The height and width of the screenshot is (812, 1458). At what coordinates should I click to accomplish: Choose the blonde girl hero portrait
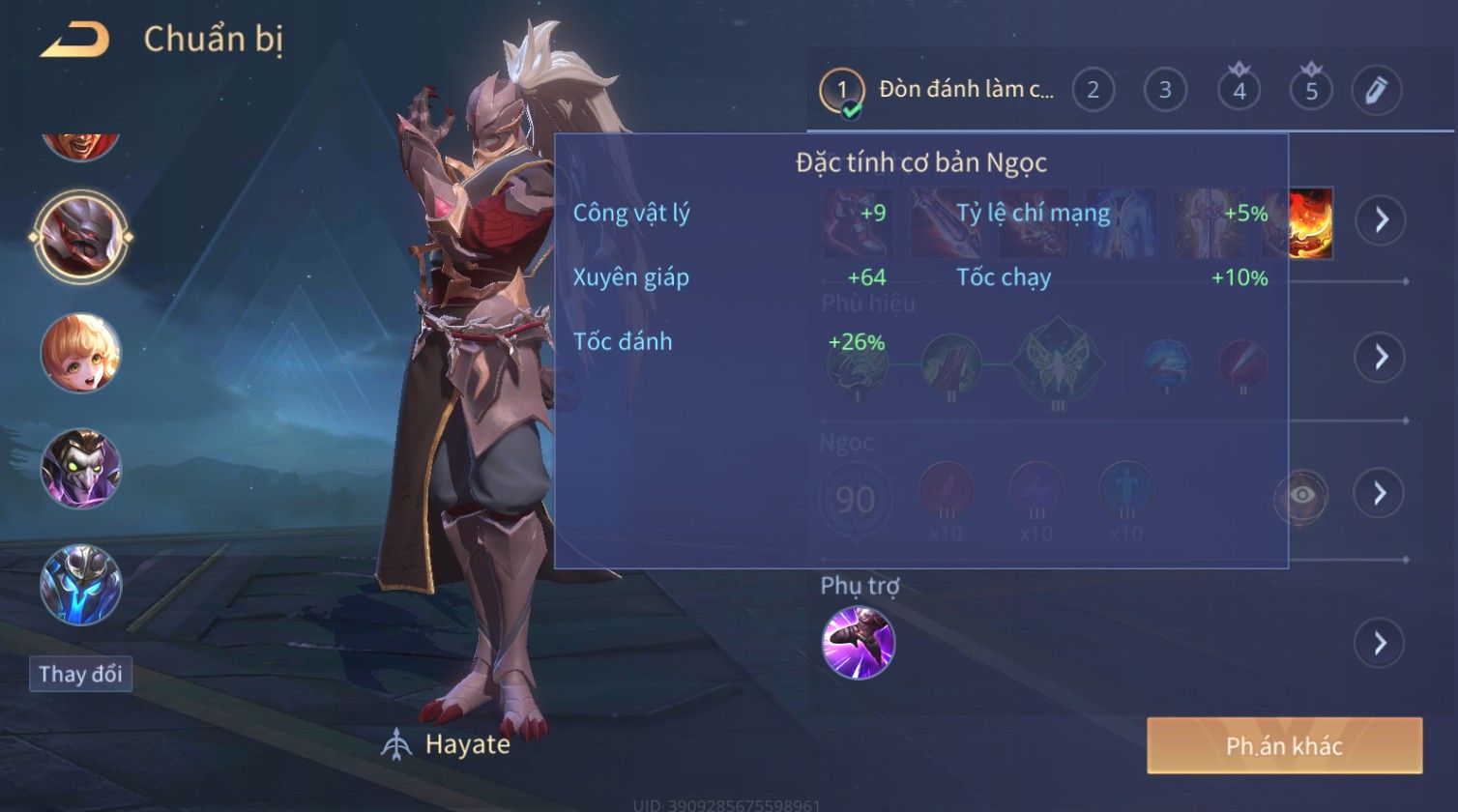81,353
